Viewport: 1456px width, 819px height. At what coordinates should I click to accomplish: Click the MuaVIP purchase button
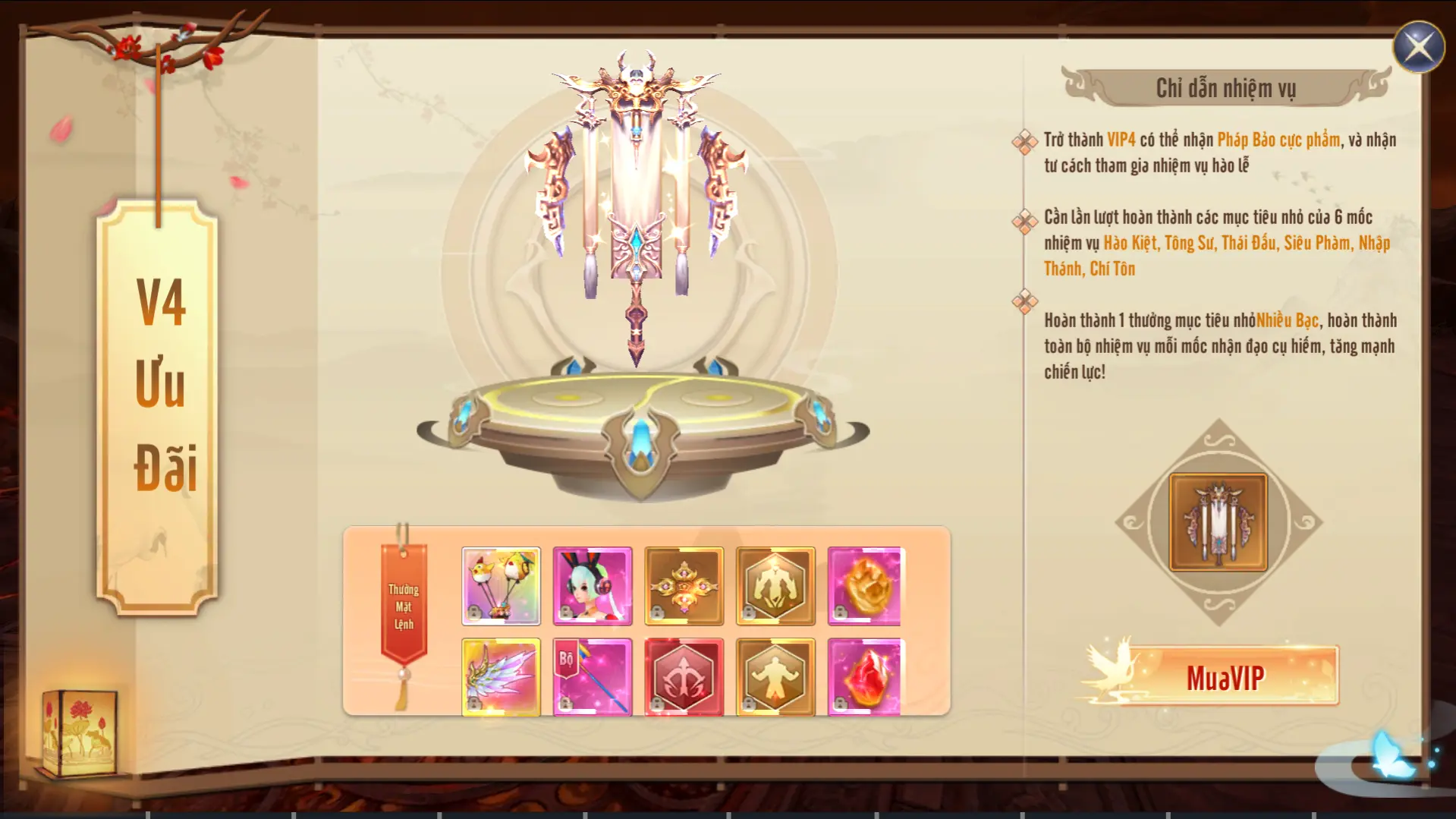point(1225,677)
